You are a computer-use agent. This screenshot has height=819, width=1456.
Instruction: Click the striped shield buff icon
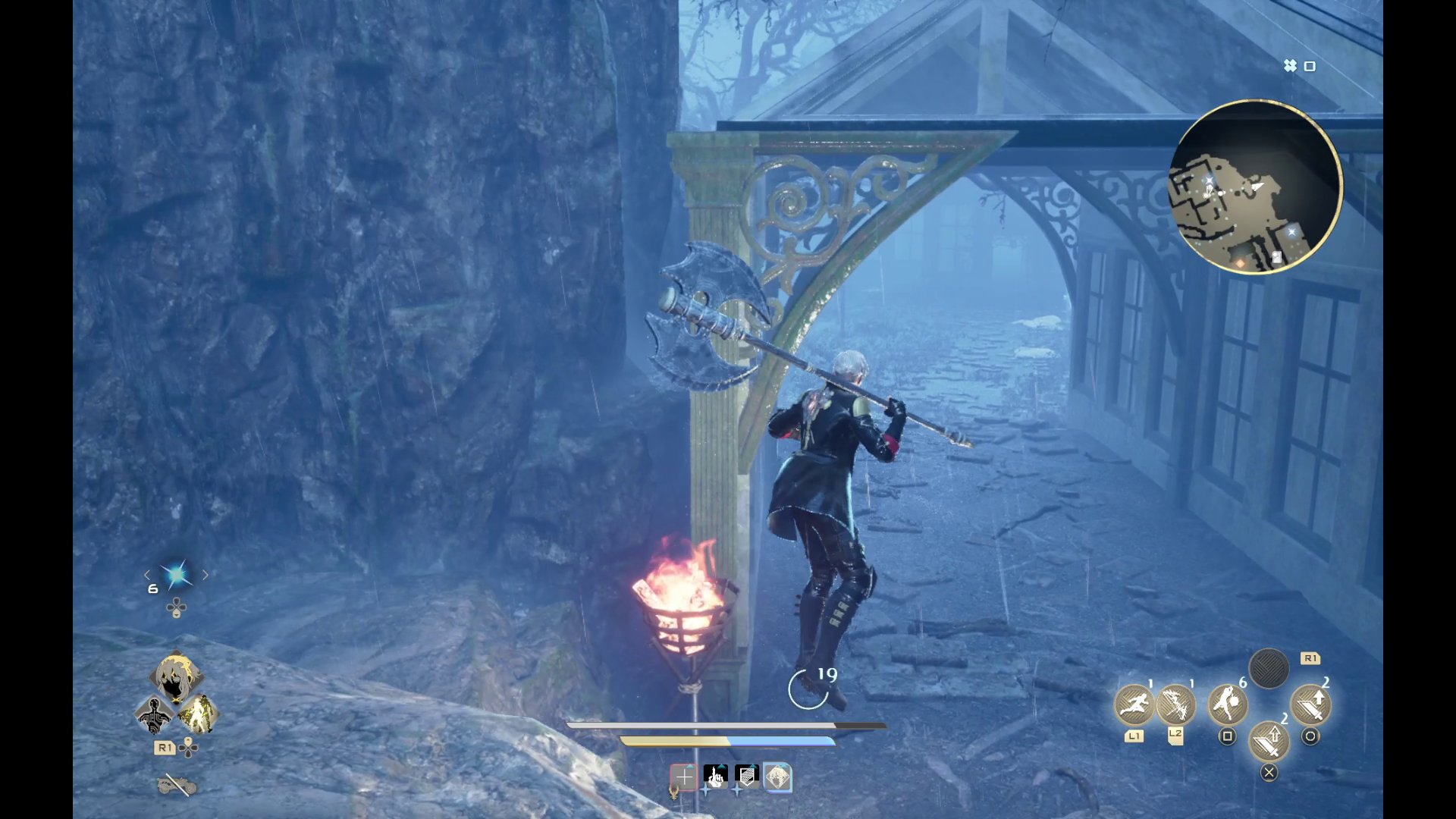(x=747, y=776)
